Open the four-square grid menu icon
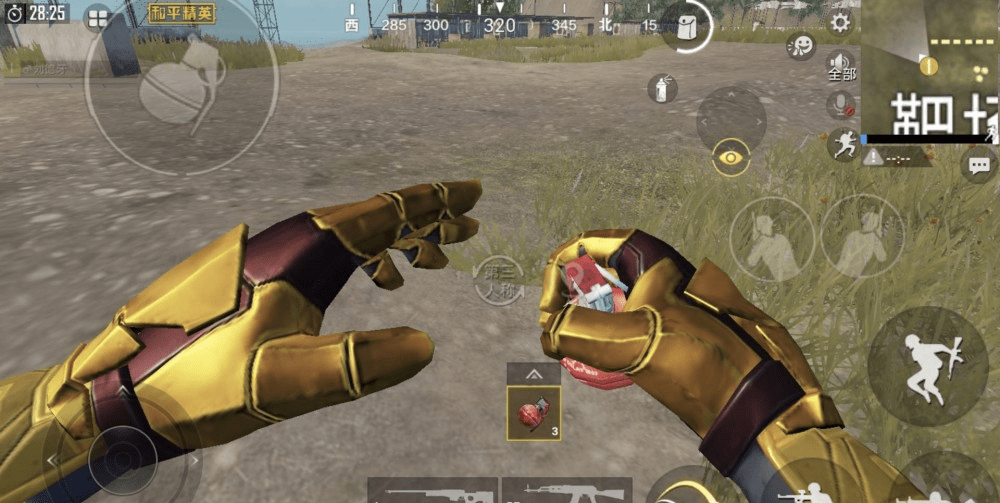The image size is (1000, 503). (98, 16)
